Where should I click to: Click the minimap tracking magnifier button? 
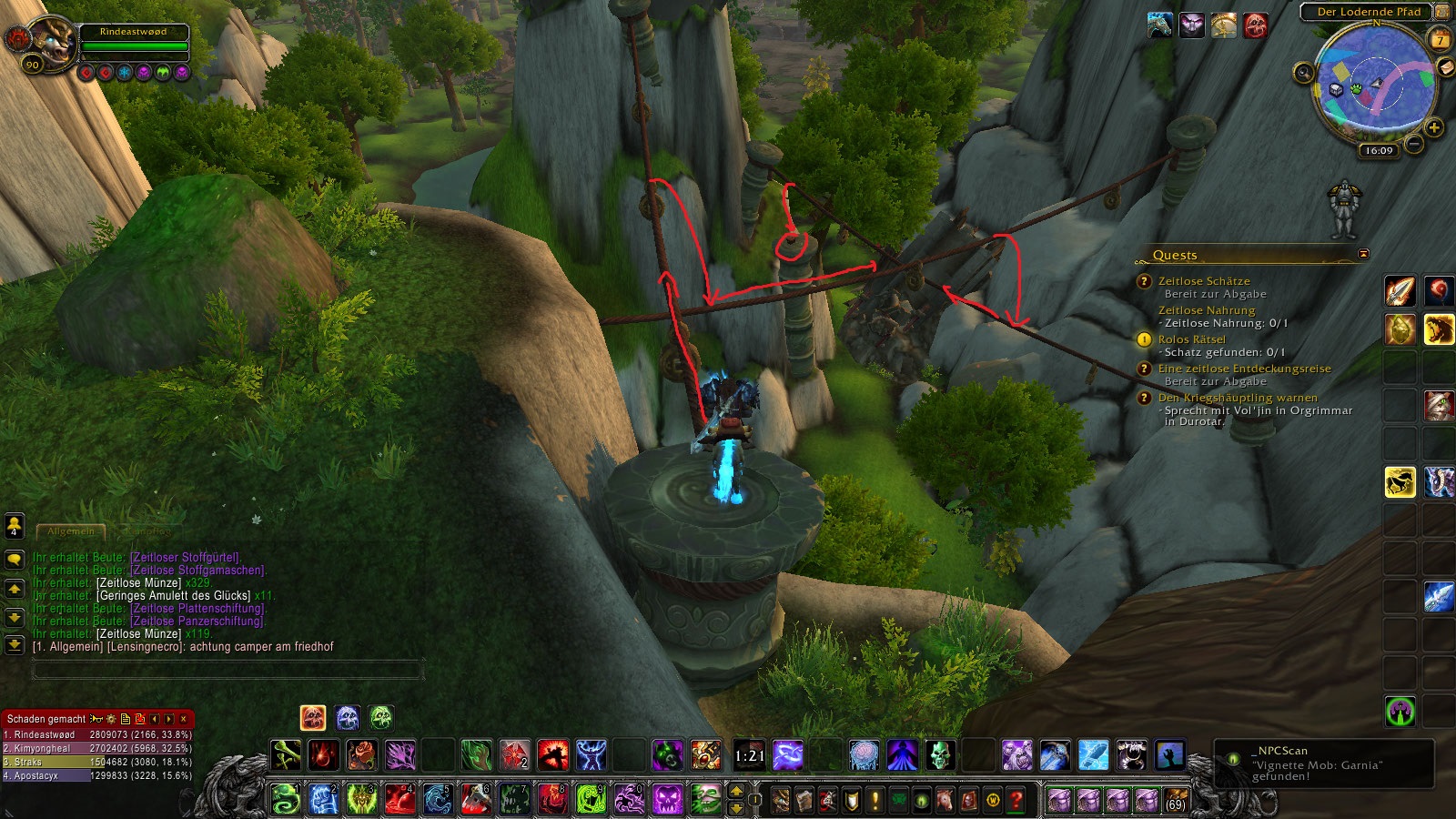(1304, 73)
